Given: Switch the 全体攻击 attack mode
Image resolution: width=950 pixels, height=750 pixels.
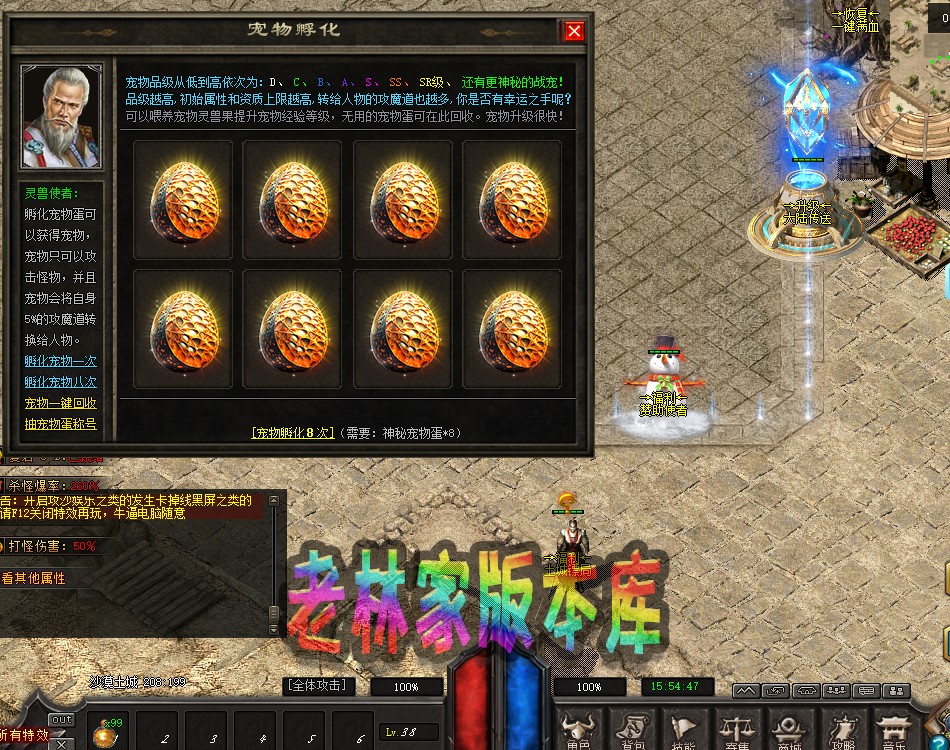Looking at the screenshot, I should [319, 686].
